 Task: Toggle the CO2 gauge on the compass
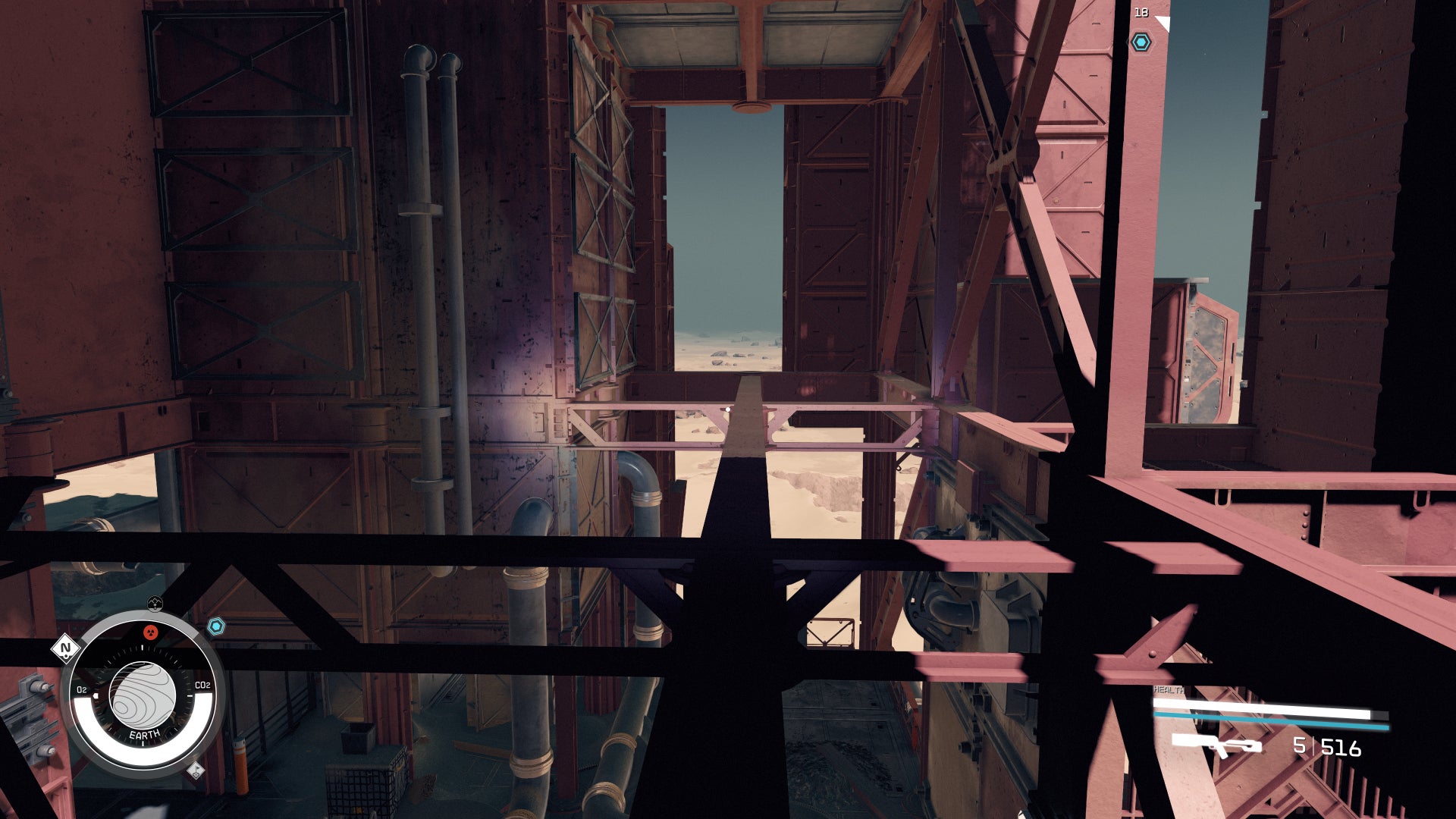pyautogui.click(x=202, y=685)
